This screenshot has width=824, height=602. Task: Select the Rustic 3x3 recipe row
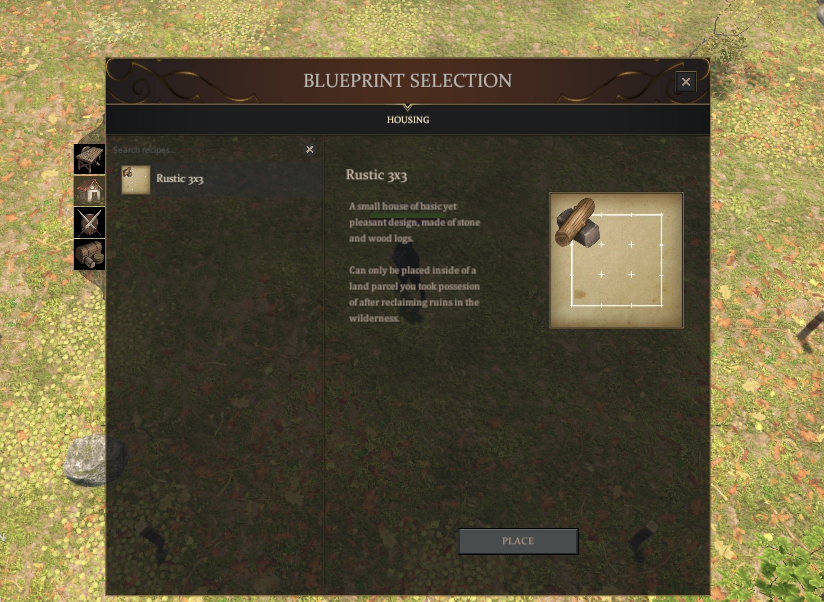pyautogui.click(x=220, y=180)
